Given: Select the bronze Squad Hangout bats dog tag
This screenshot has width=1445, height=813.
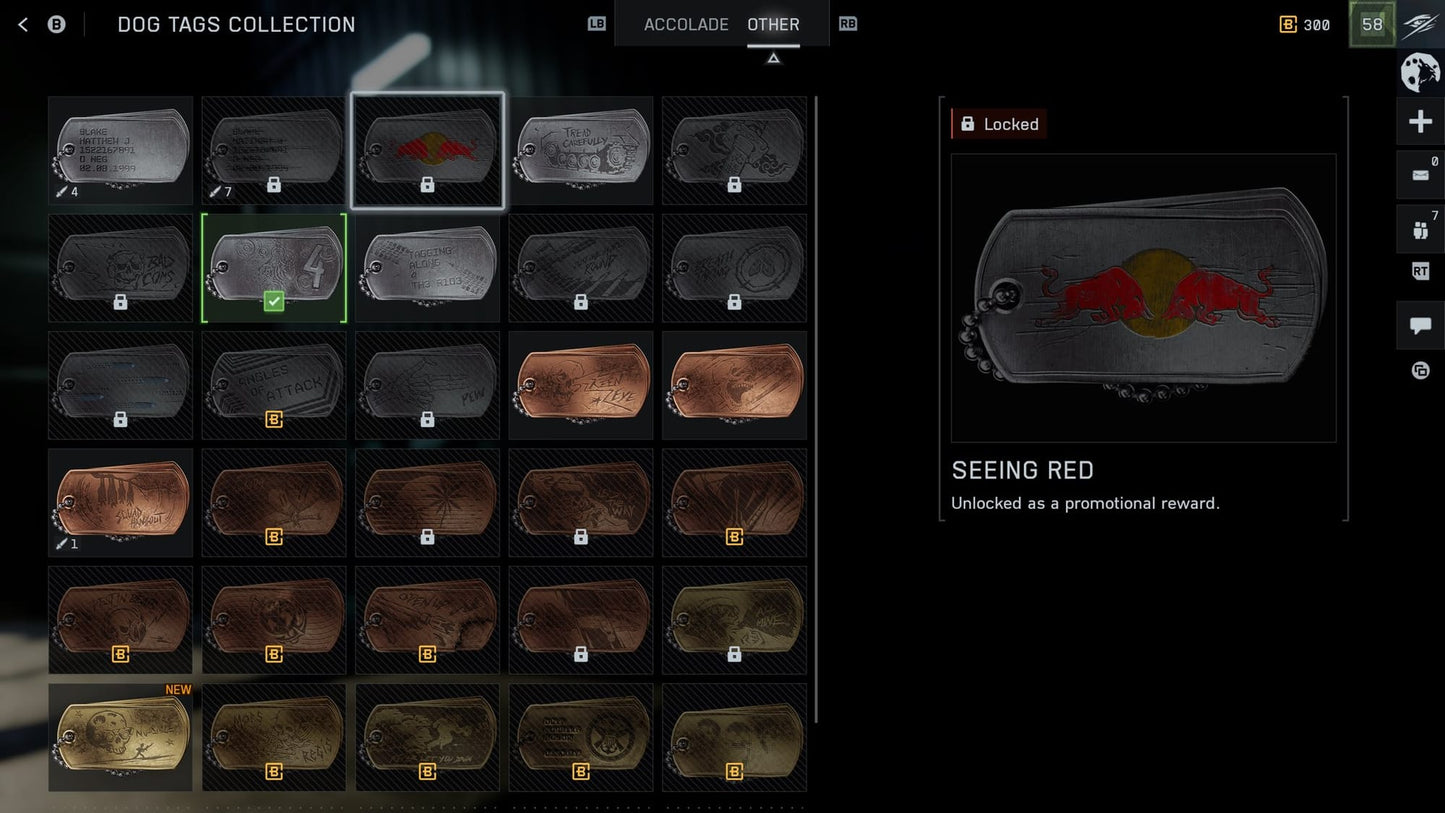Looking at the screenshot, I should pyautogui.click(x=120, y=503).
